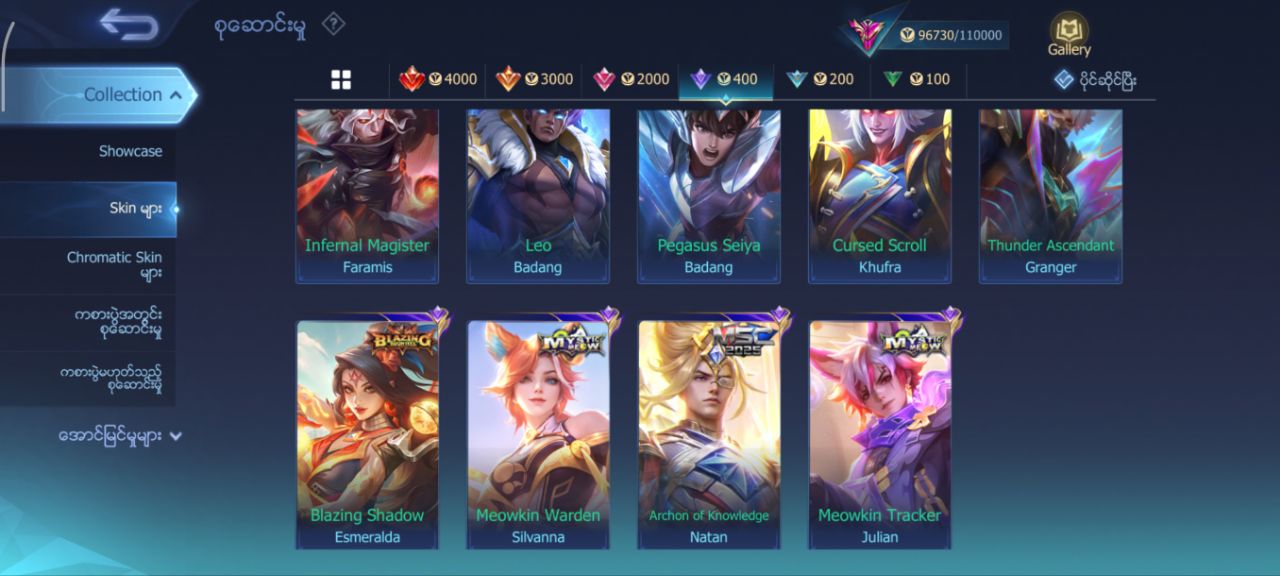This screenshot has height=576, width=1280.
Task: Select the Chromatic Skin menu entry
Action: (114, 265)
